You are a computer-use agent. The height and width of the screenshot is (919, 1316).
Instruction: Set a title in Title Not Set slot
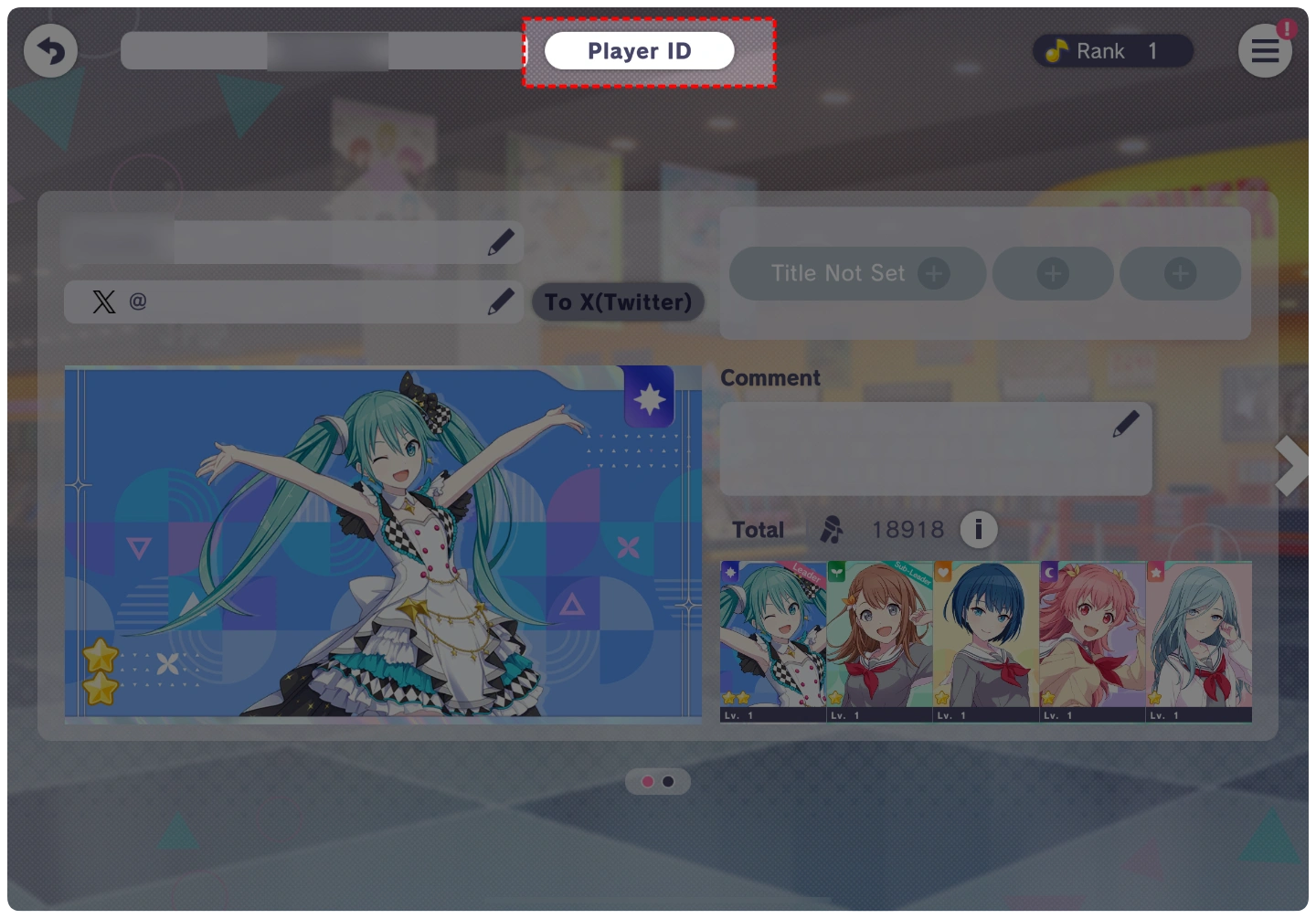point(857,273)
